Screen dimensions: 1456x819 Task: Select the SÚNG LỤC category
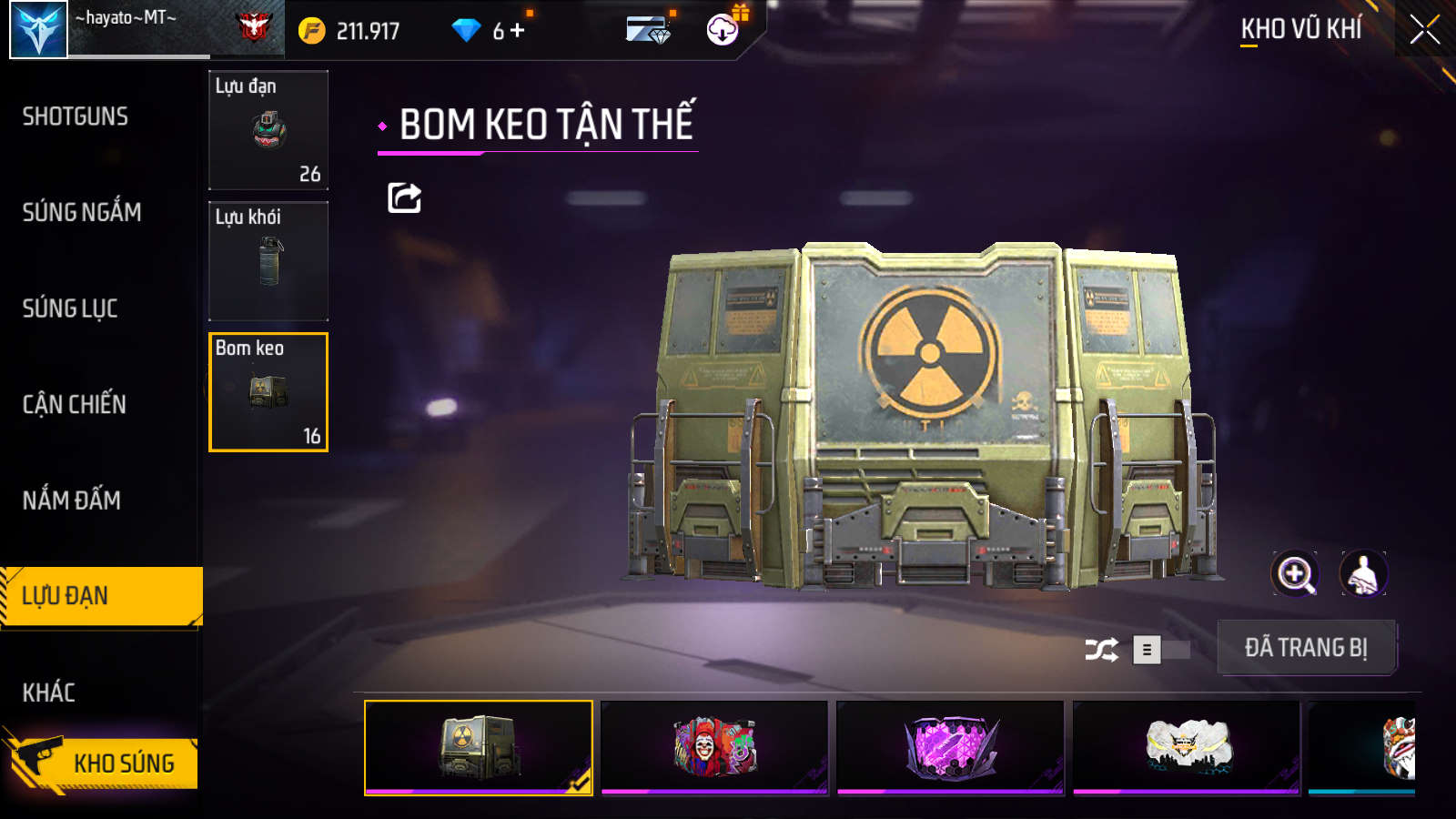[x=70, y=308]
